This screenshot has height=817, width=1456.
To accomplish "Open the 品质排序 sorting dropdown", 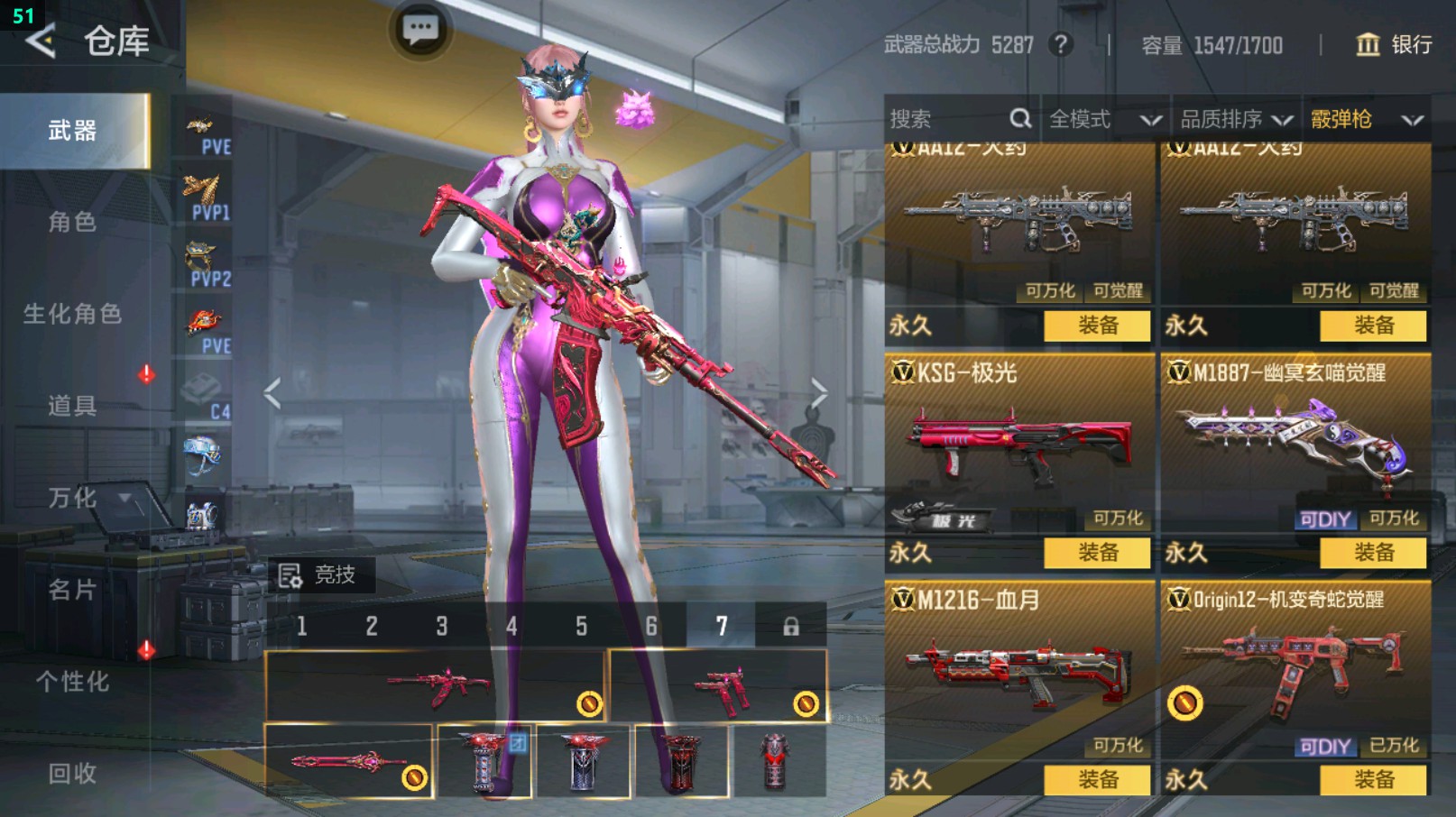I will coord(1236,119).
